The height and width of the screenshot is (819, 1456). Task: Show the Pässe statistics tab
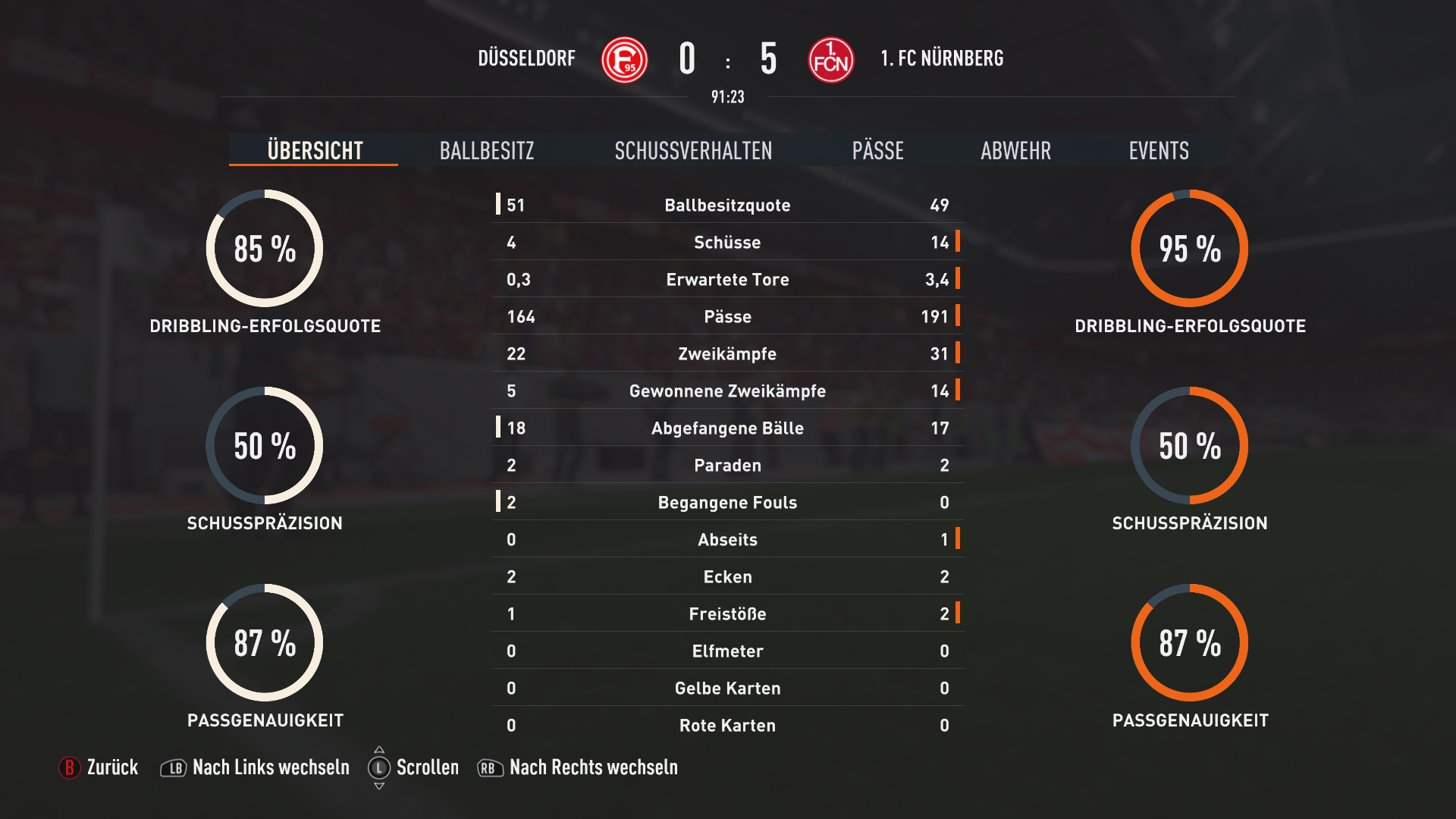click(x=877, y=150)
